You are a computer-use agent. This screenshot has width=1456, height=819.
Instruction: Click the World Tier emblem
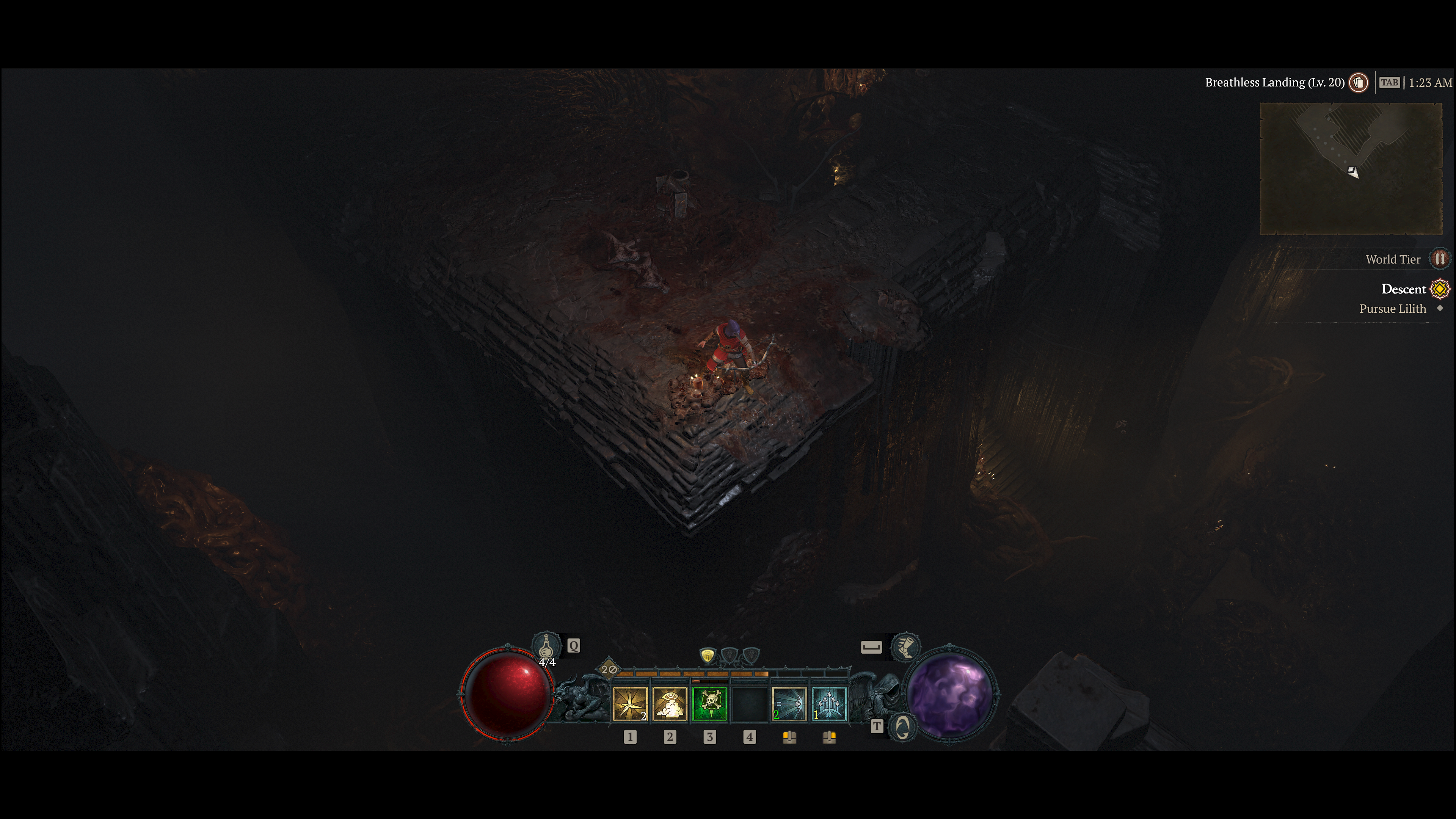pos(1440,259)
